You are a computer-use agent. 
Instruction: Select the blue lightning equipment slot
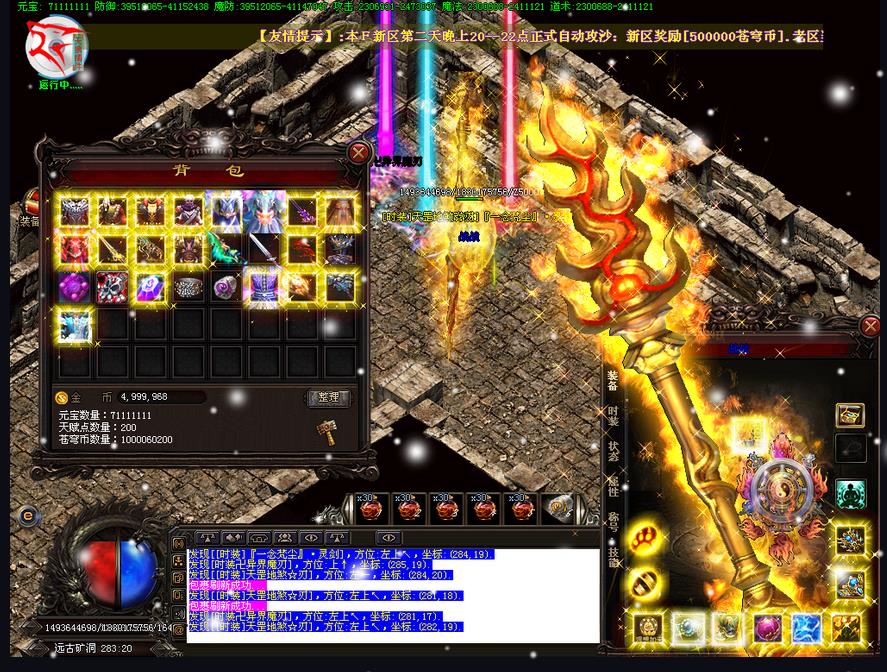(x=806, y=628)
